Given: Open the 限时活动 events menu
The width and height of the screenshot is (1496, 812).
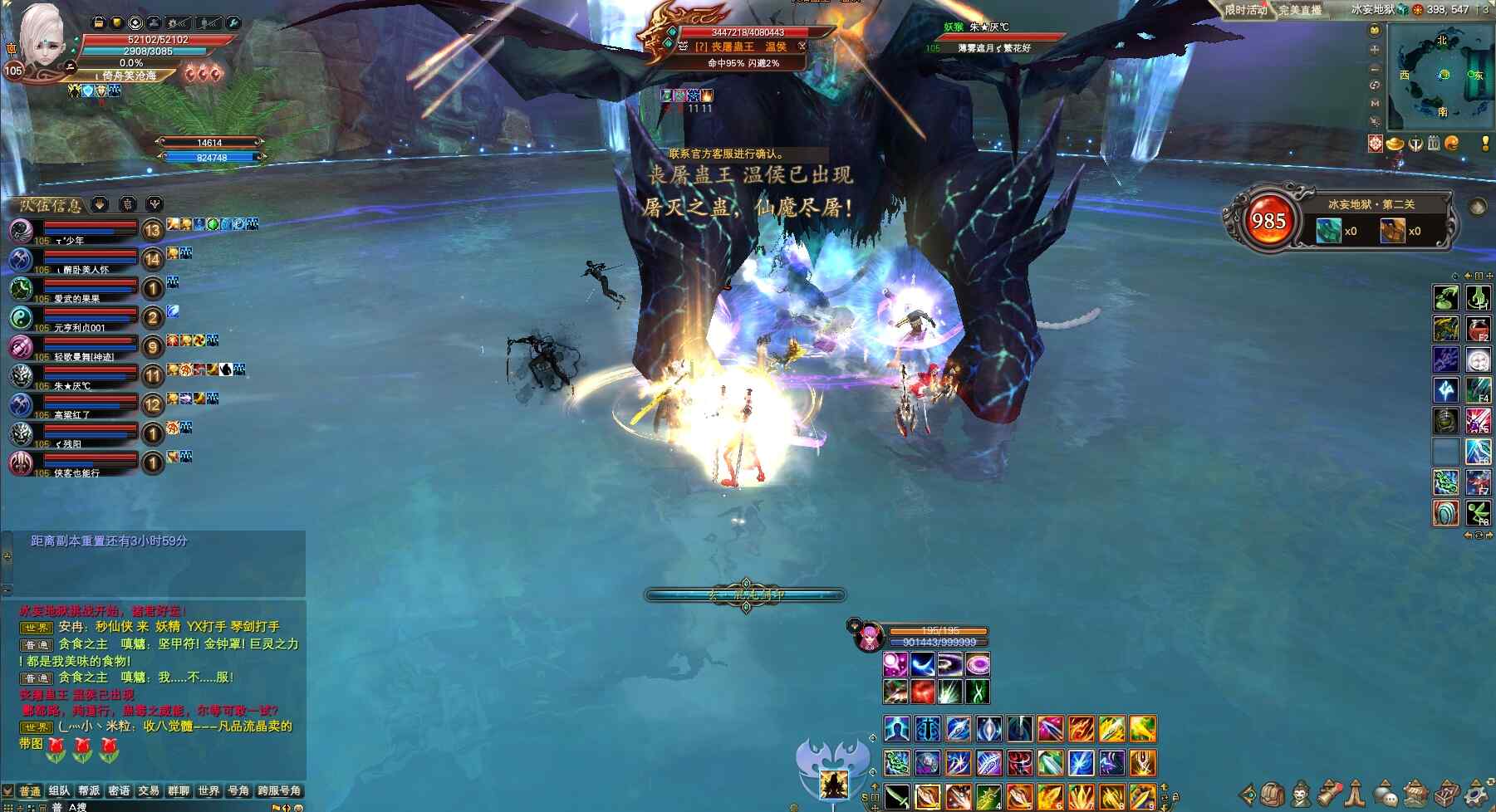Looking at the screenshot, I should 1245,9.
